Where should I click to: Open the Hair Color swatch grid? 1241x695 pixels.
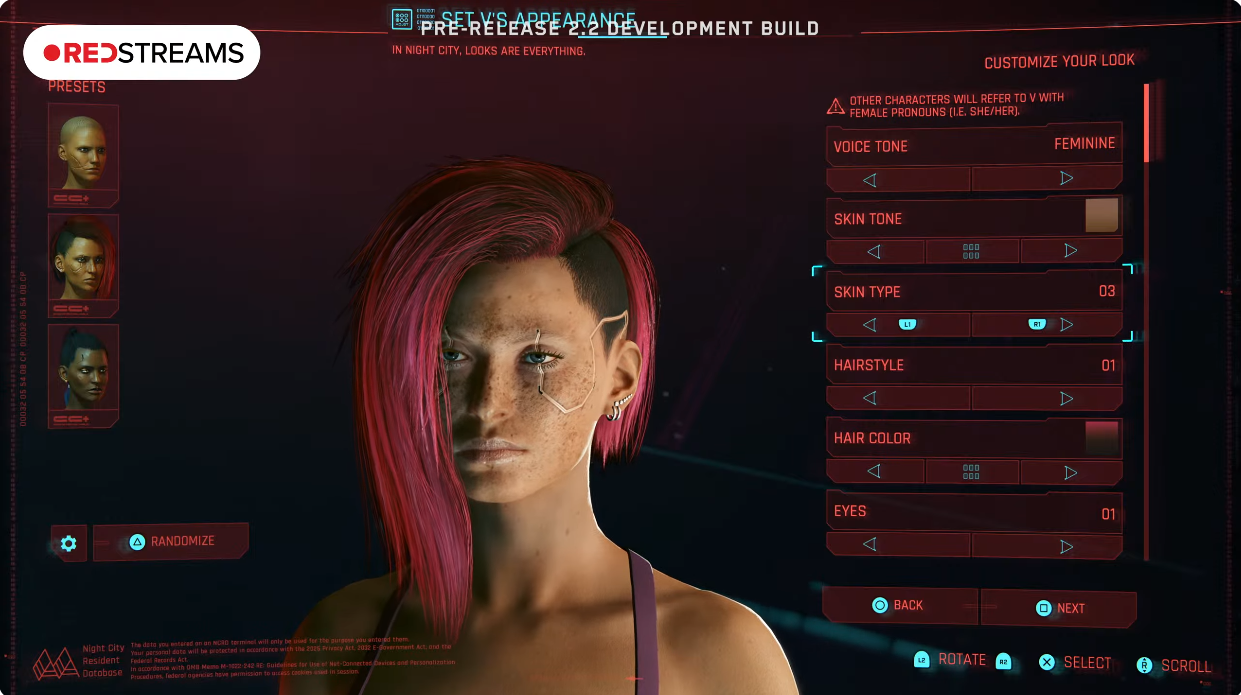(971, 471)
